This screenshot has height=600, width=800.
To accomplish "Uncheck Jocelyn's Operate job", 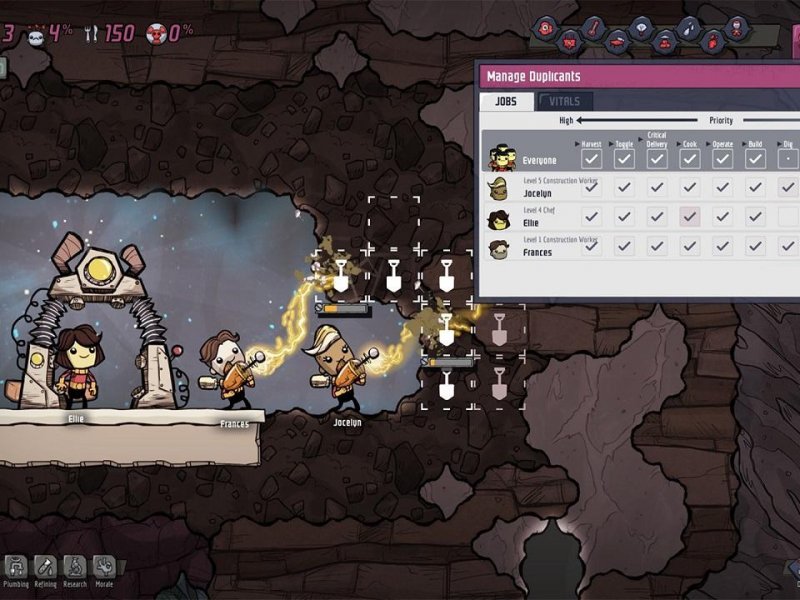I will click(x=723, y=187).
